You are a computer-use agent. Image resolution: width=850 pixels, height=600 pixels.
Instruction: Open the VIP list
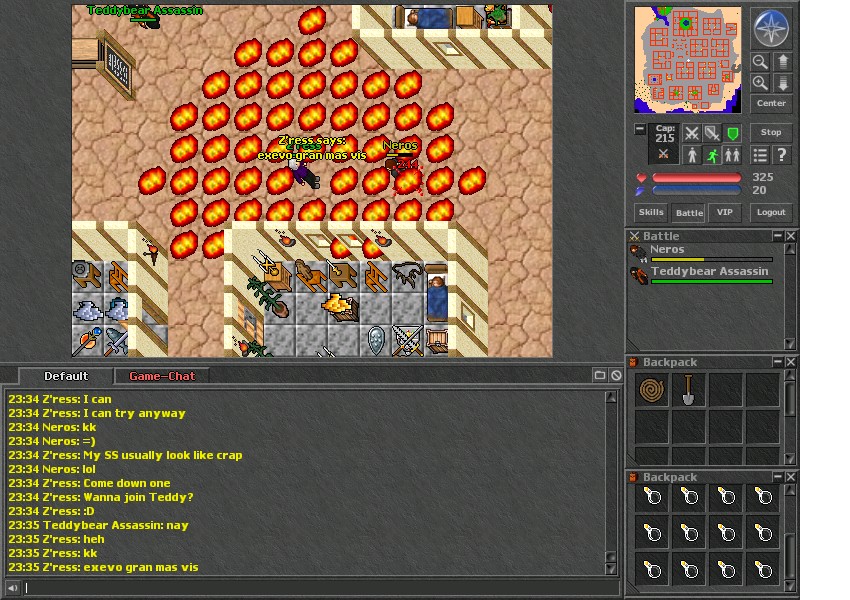pyautogui.click(x=725, y=212)
